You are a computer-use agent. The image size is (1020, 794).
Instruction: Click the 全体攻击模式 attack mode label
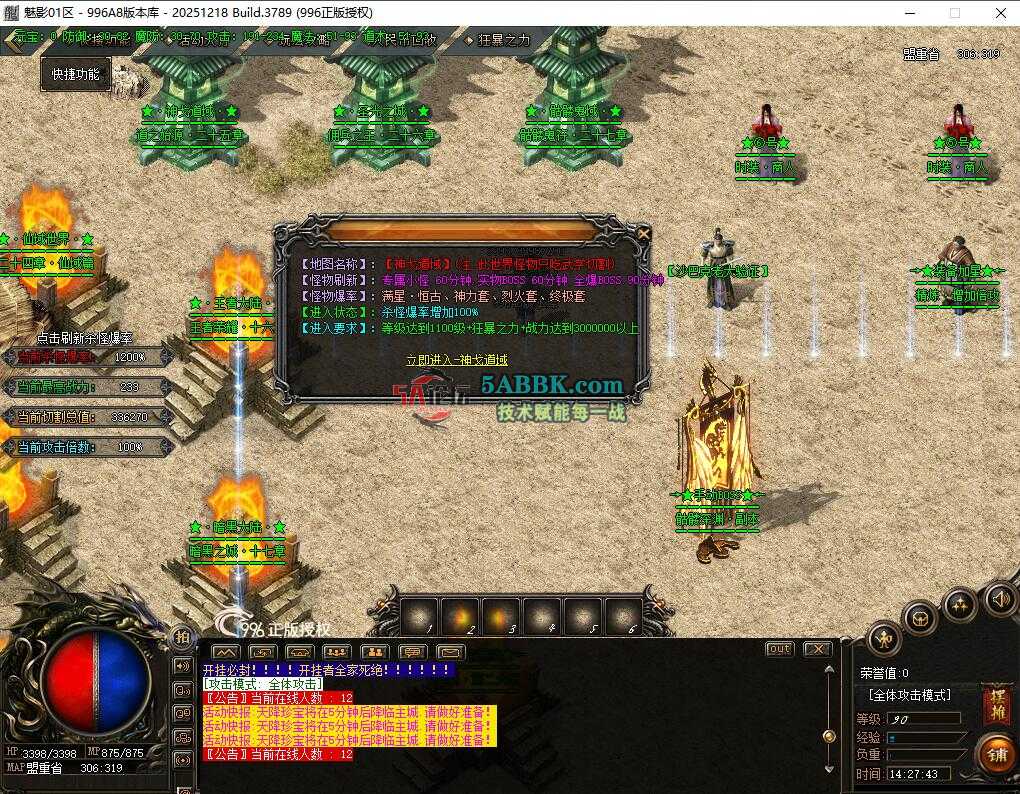(x=909, y=694)
